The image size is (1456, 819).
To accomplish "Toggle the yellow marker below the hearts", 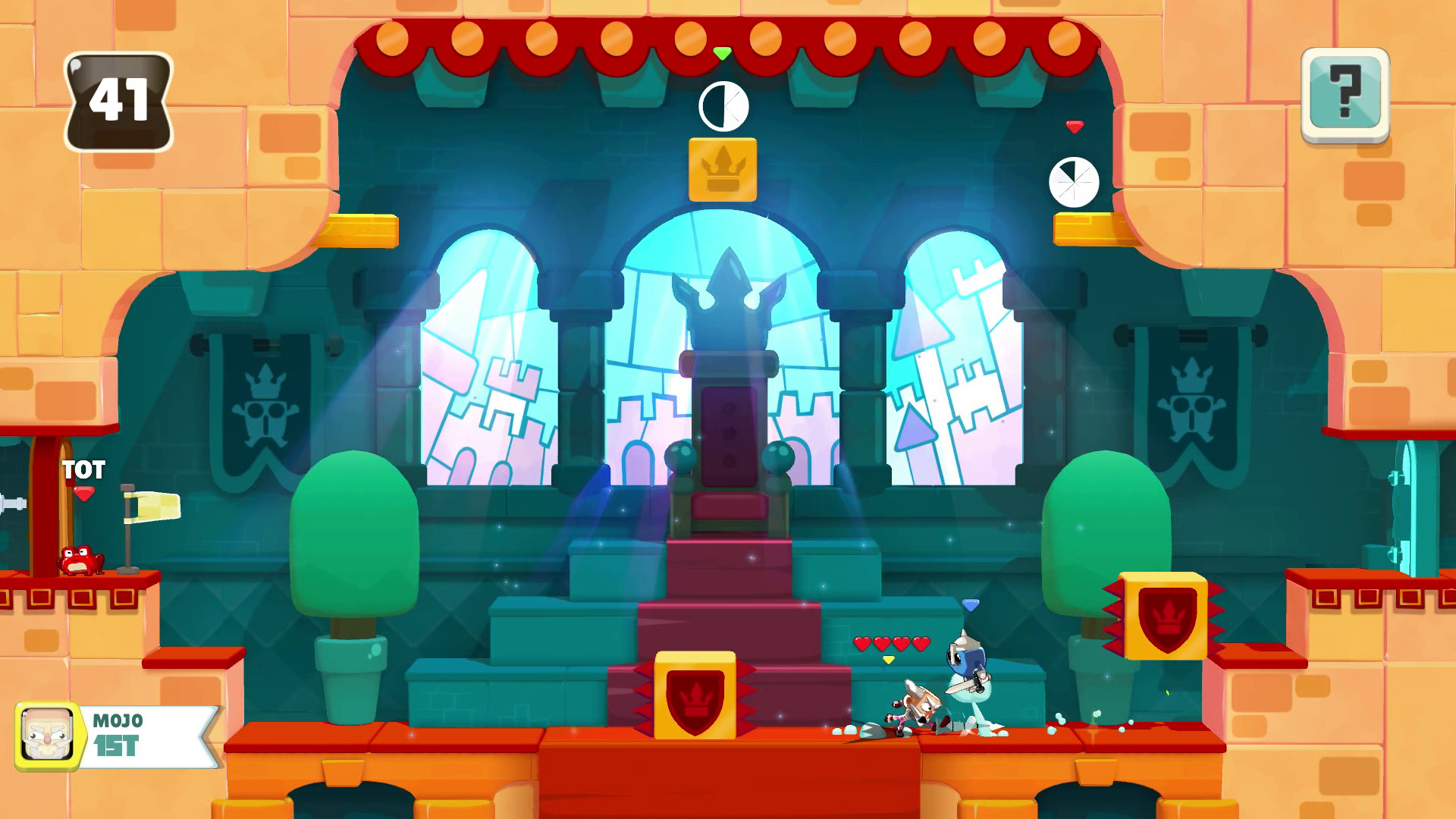I will pos(887,660).
